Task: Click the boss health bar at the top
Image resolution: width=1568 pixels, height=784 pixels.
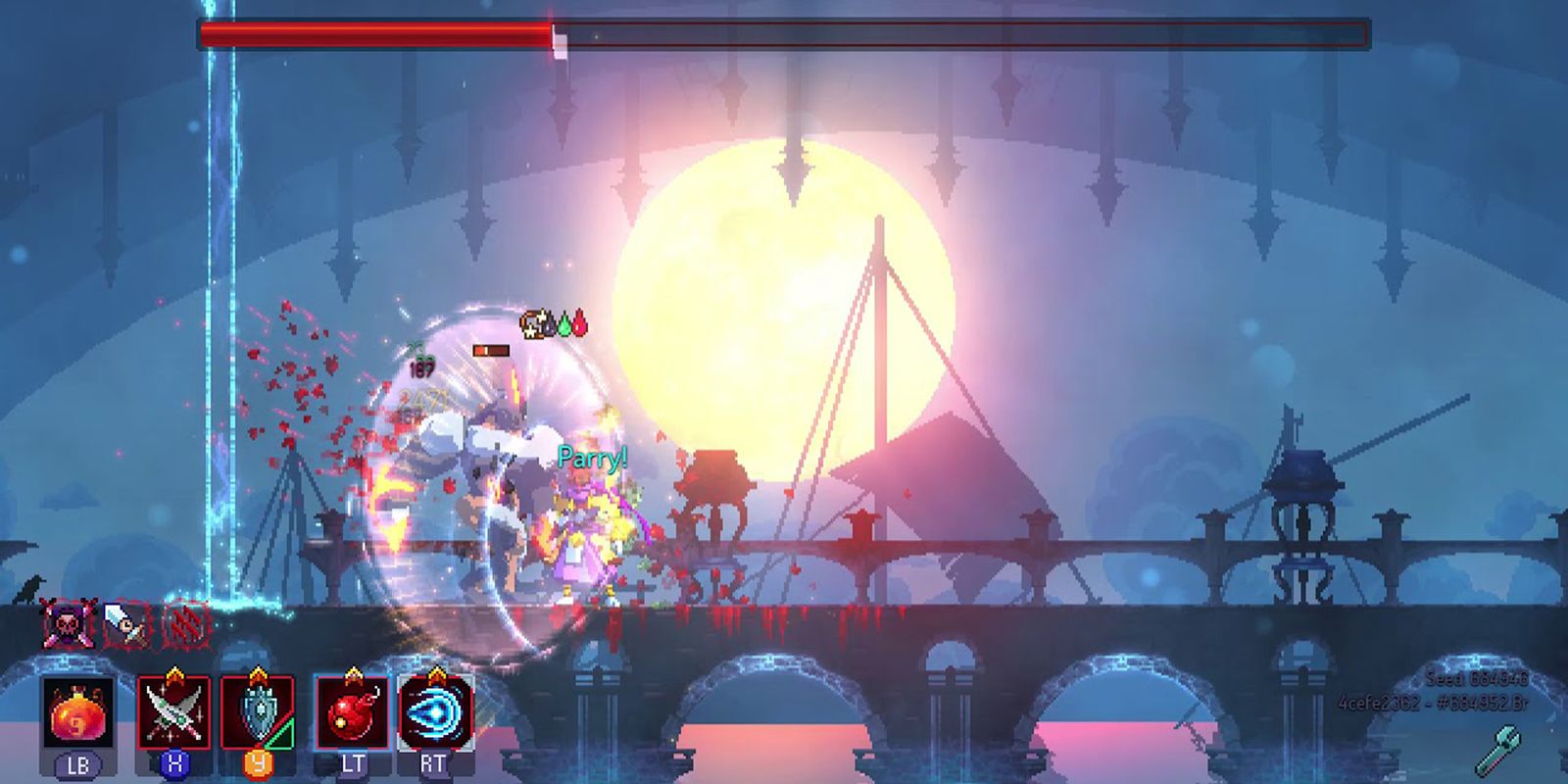Action: (x=784, y=32)
